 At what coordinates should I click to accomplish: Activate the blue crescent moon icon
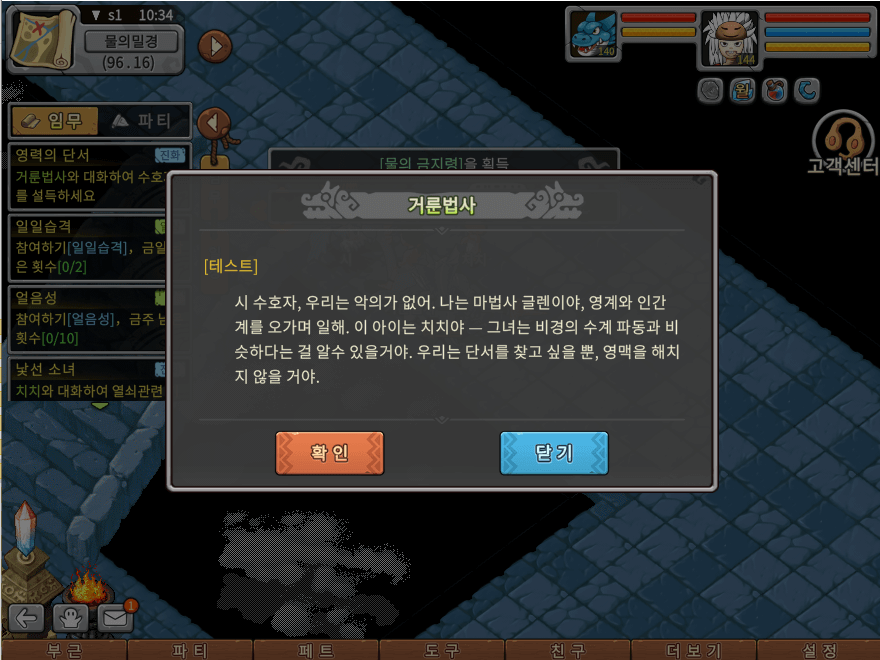806,91
